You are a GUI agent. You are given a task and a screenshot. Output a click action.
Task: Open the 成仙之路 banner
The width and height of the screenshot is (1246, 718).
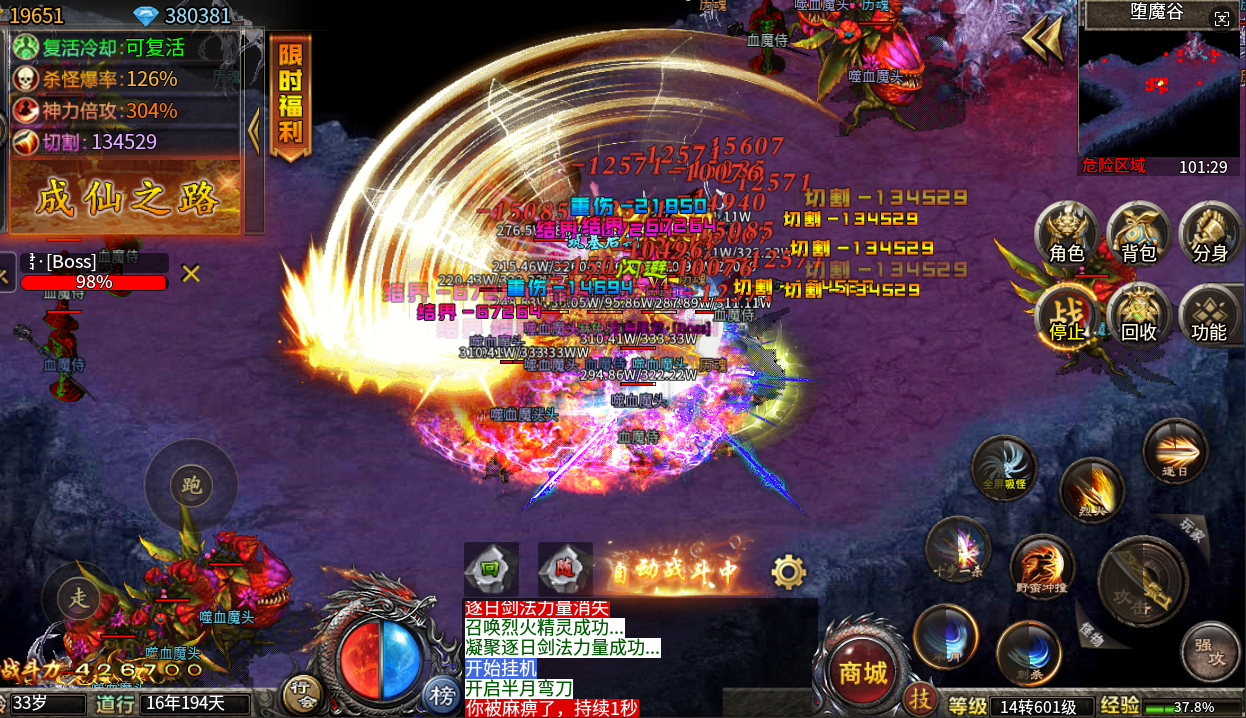pos(126,198)
